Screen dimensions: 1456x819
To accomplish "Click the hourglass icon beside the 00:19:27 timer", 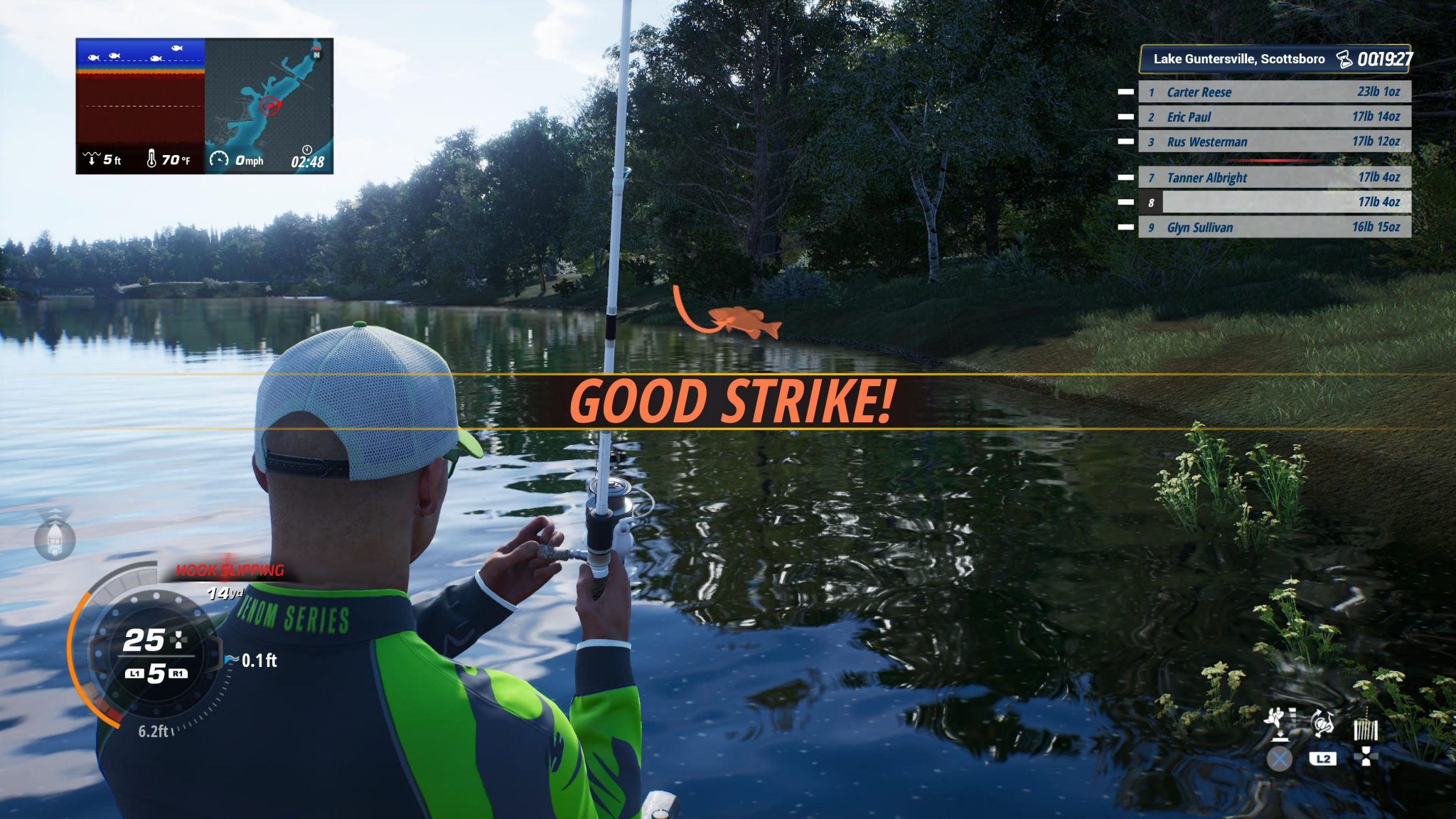I will [1342, 60].
